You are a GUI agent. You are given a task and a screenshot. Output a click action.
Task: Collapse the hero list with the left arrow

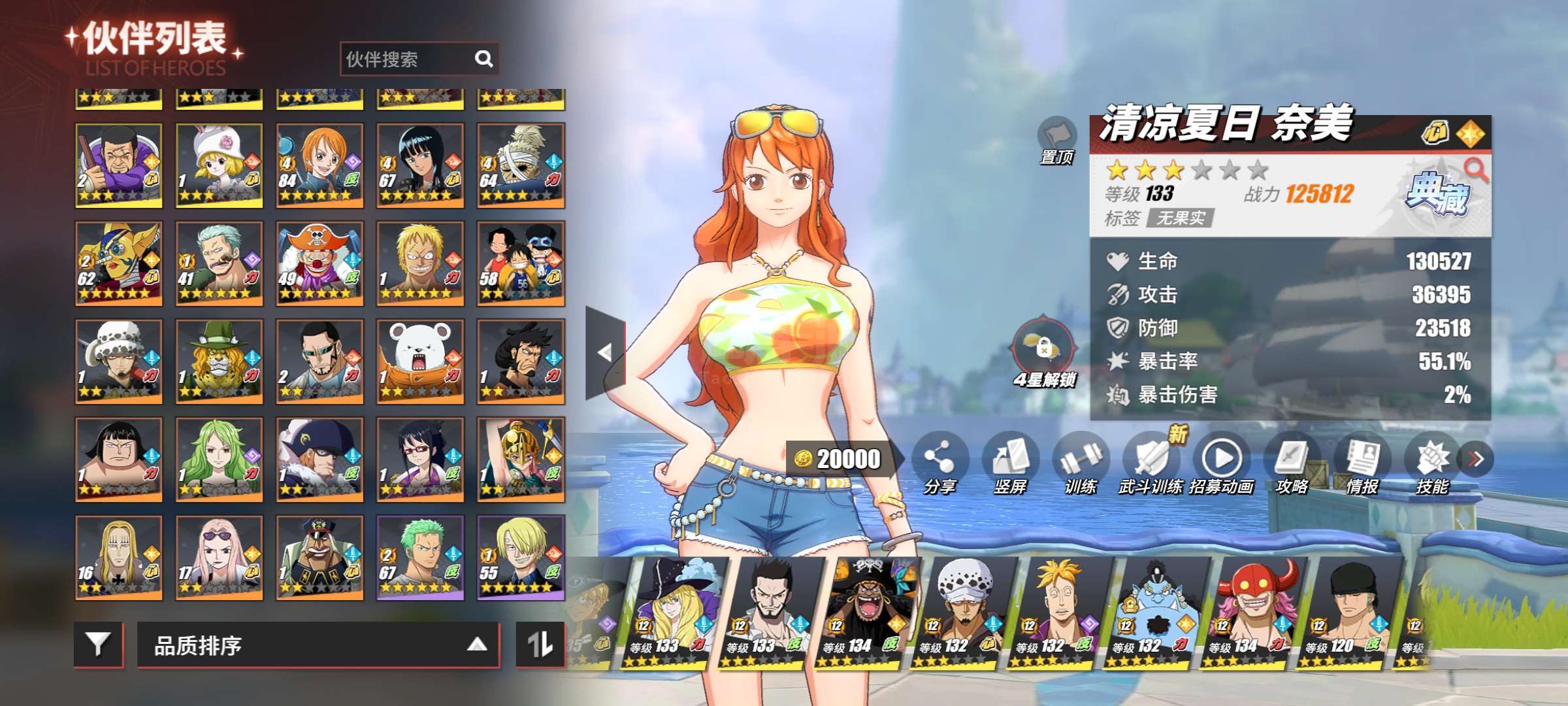pos(605,352)
